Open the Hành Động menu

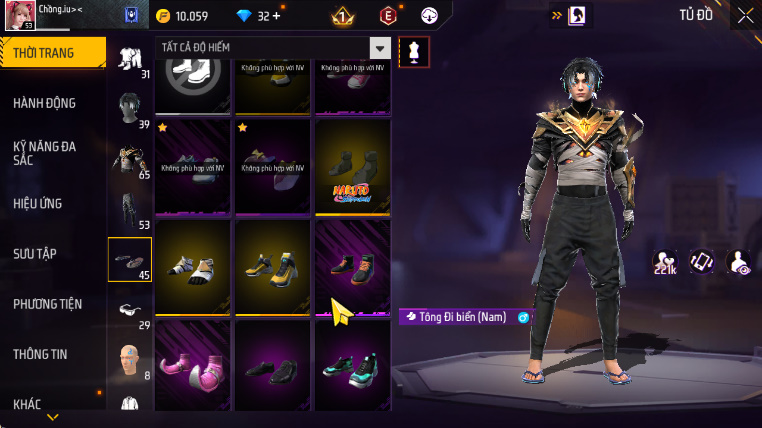(45, 103)
